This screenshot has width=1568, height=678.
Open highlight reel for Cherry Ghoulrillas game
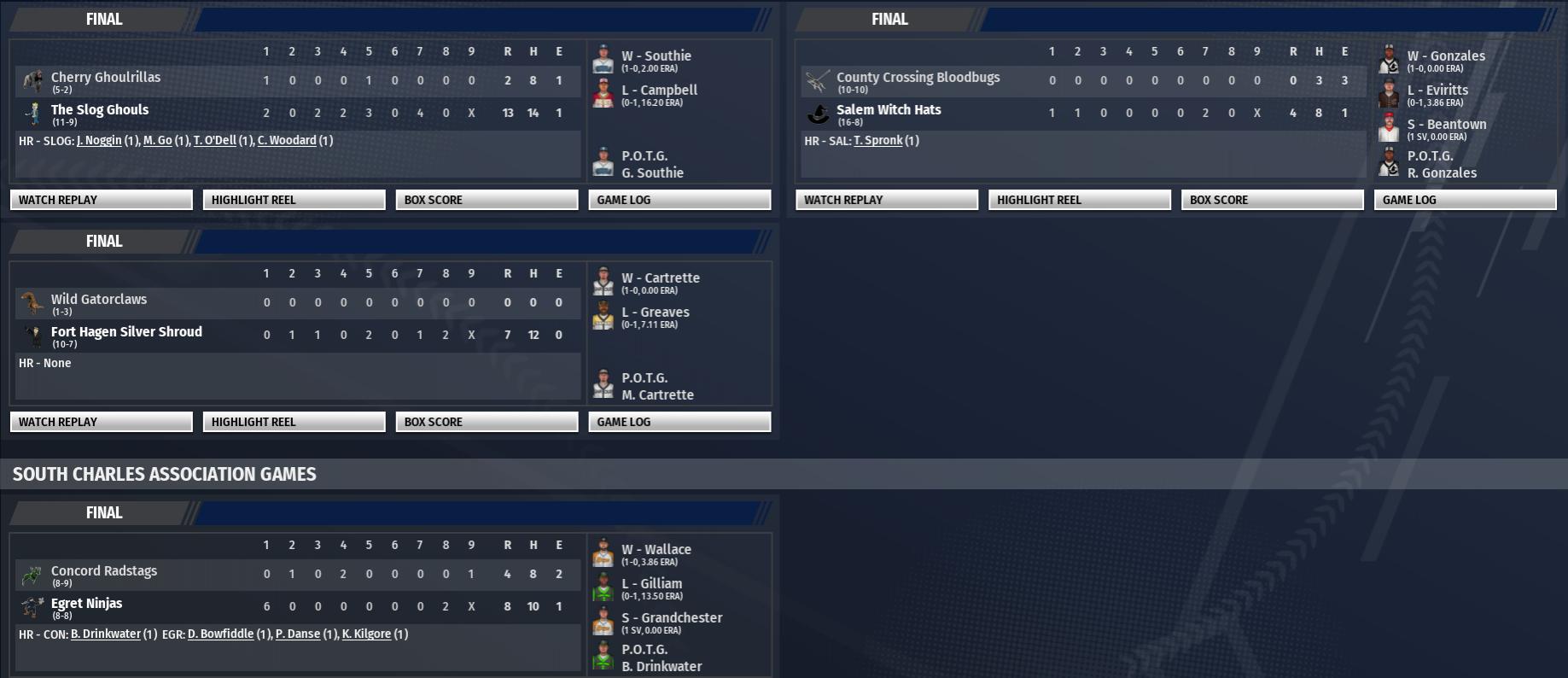coord(294,200)
